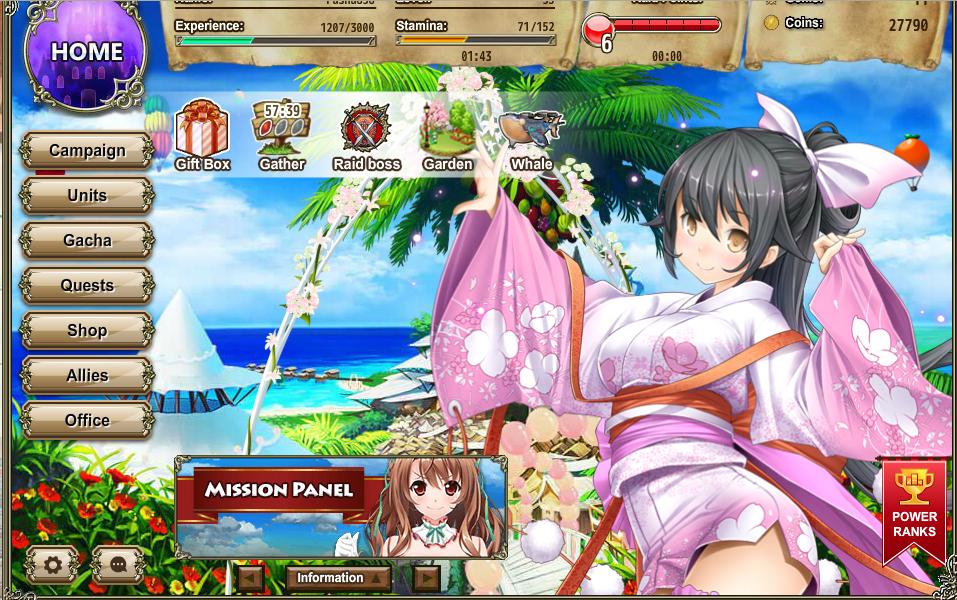The height and width of the screenshot is (600, 957).
Task: Open the Allies menu
Action: [x=87, y=376]
